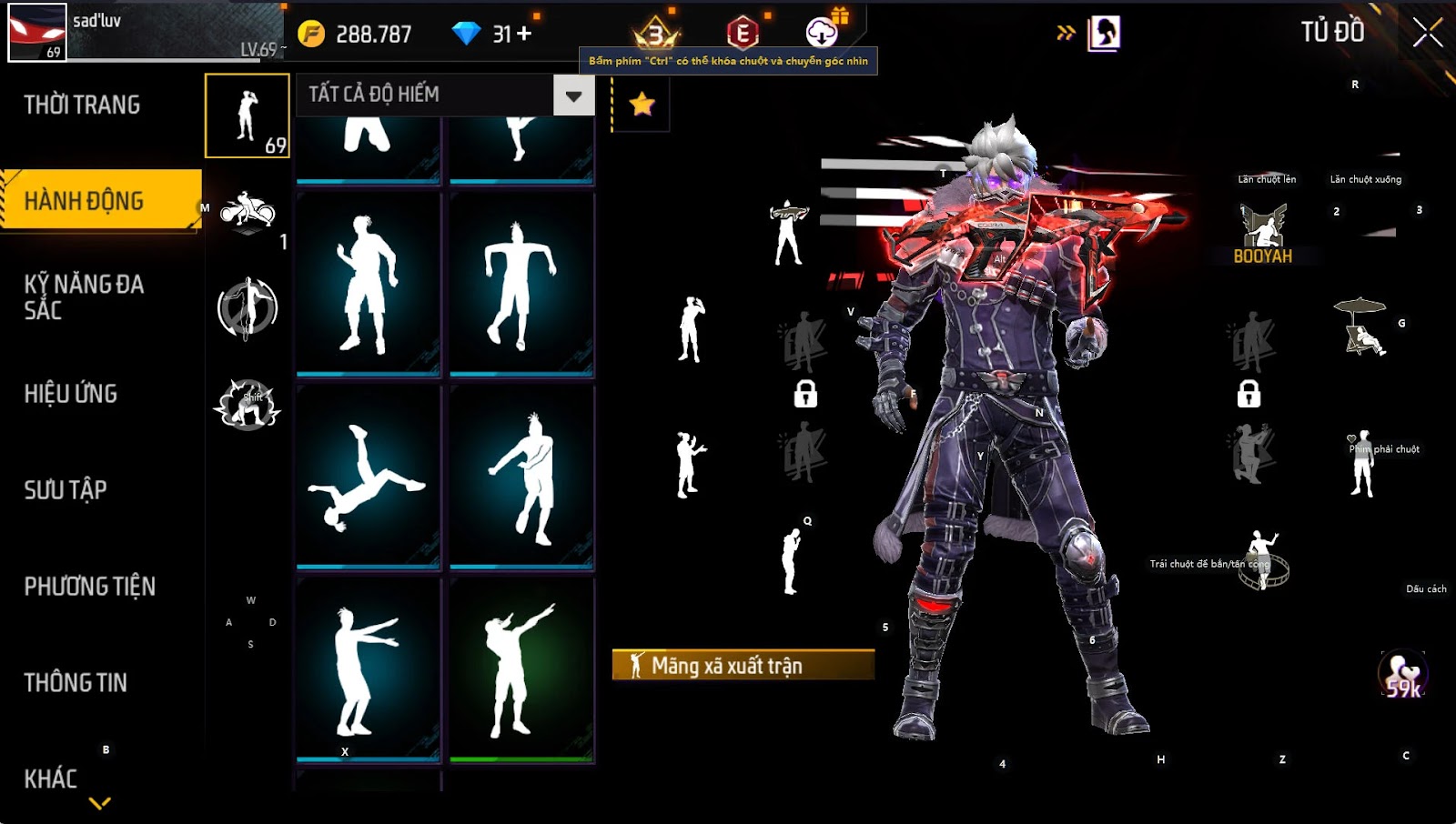Switch to Kỹ Năng Đa Sắc
The width and height of the screenshot is (1456, 824).
[x=84, y=297]
